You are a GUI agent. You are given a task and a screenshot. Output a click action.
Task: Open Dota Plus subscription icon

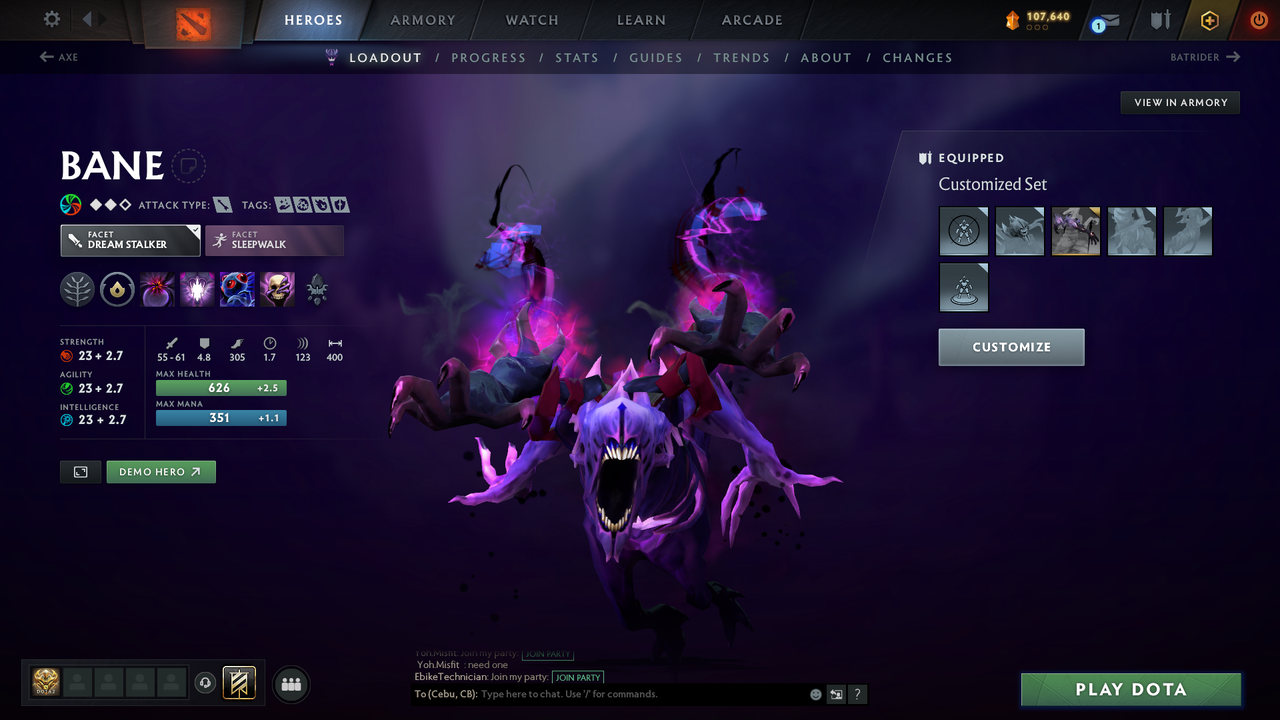tap(1210, 19)
